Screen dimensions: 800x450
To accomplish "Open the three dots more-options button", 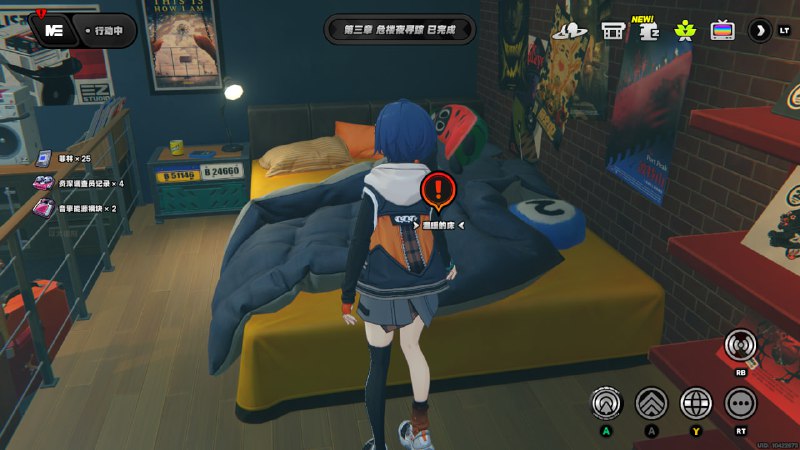I will pyautogui.click(x=741, y=402).
